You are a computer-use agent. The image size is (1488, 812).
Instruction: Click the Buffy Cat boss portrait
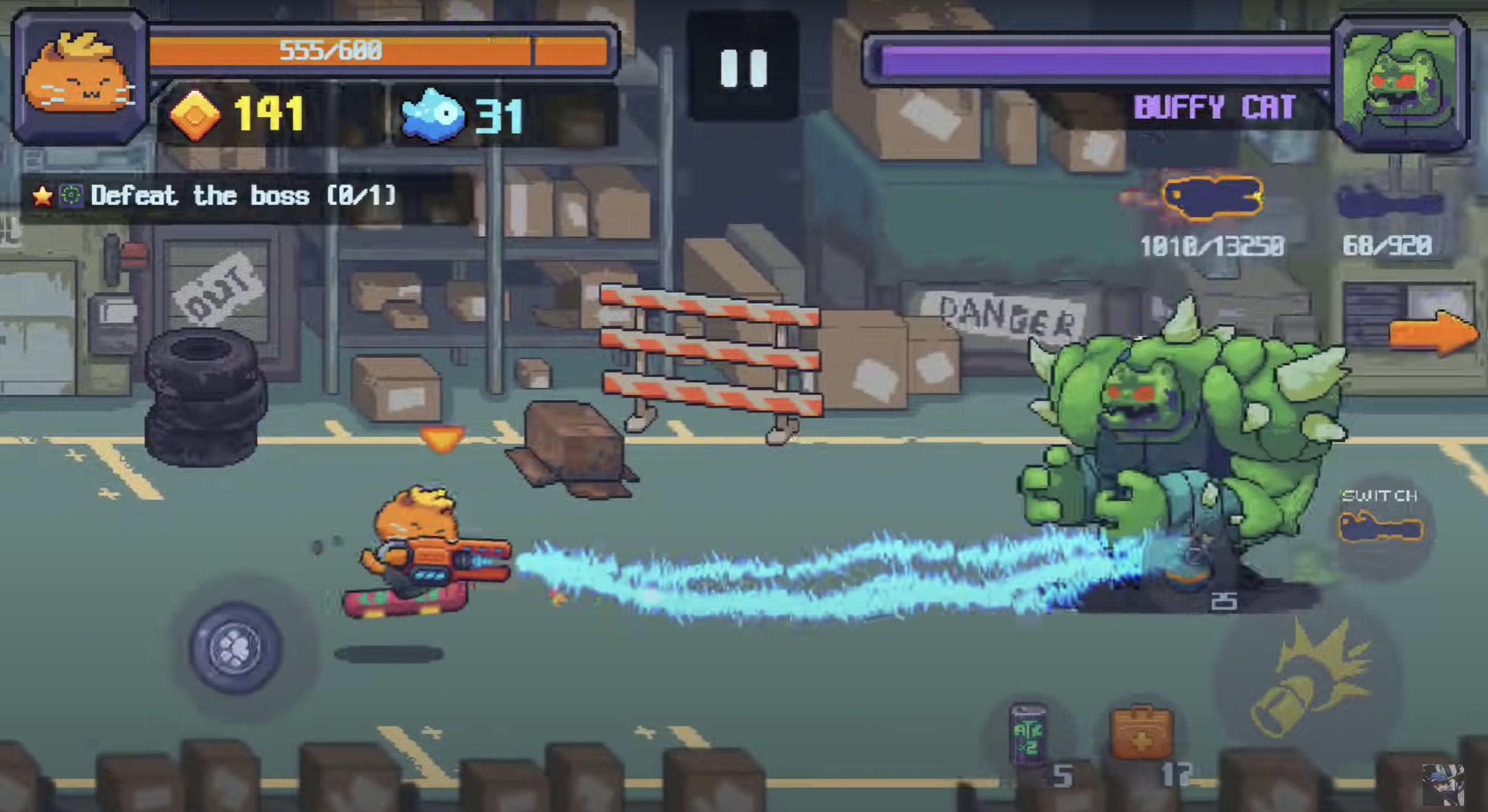[1402, 84]
